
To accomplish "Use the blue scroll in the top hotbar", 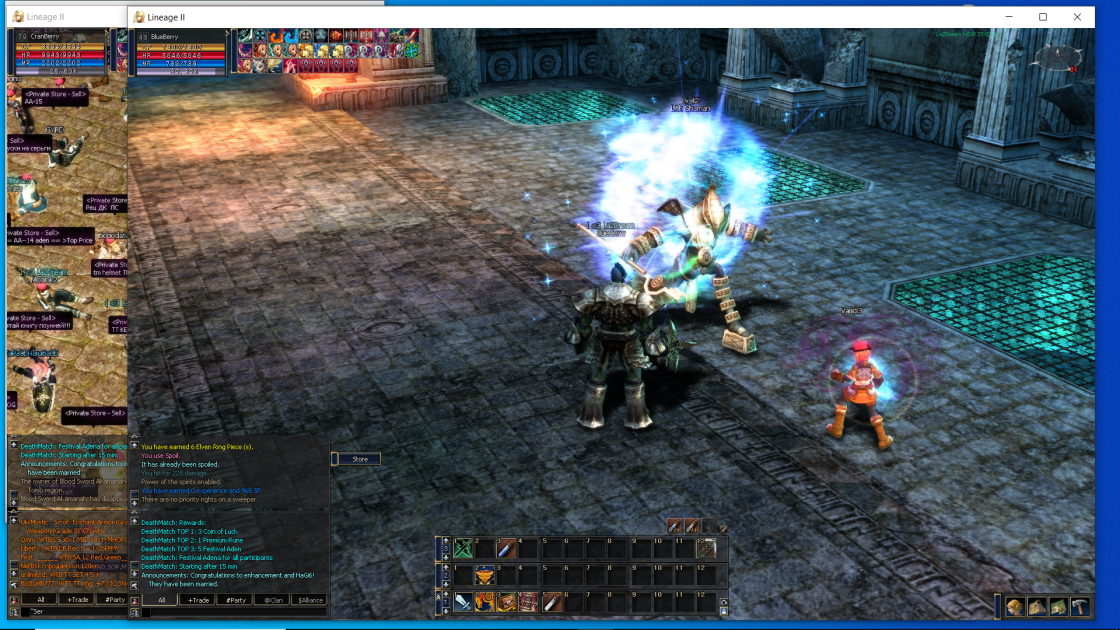I will point(507,548).
